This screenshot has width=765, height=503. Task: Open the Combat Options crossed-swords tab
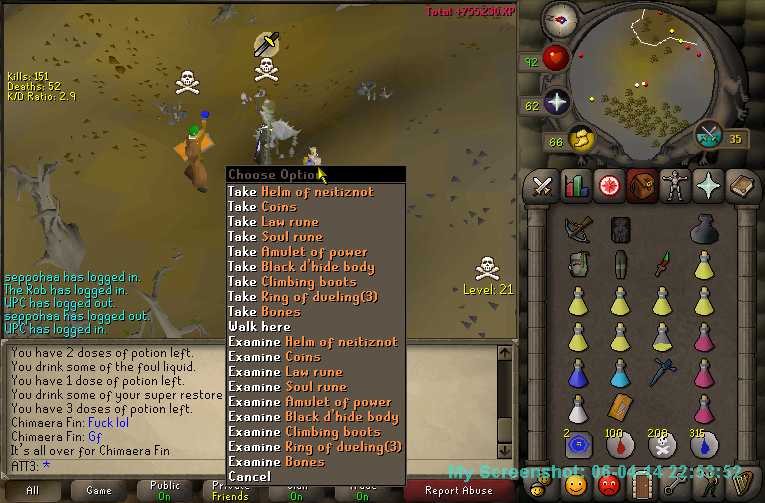(x=543, y=186)
